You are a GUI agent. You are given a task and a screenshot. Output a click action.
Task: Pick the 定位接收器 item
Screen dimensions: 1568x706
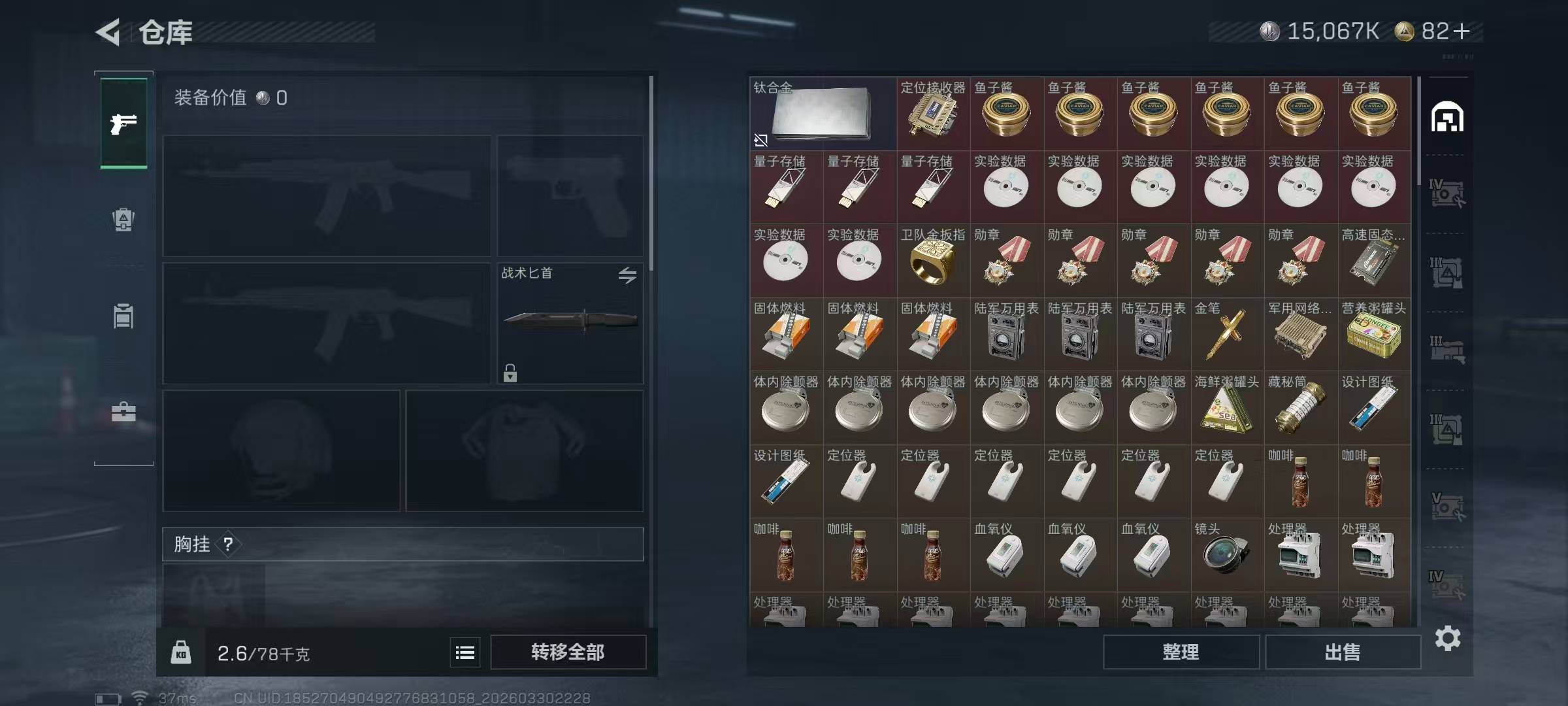click(933, 114)
